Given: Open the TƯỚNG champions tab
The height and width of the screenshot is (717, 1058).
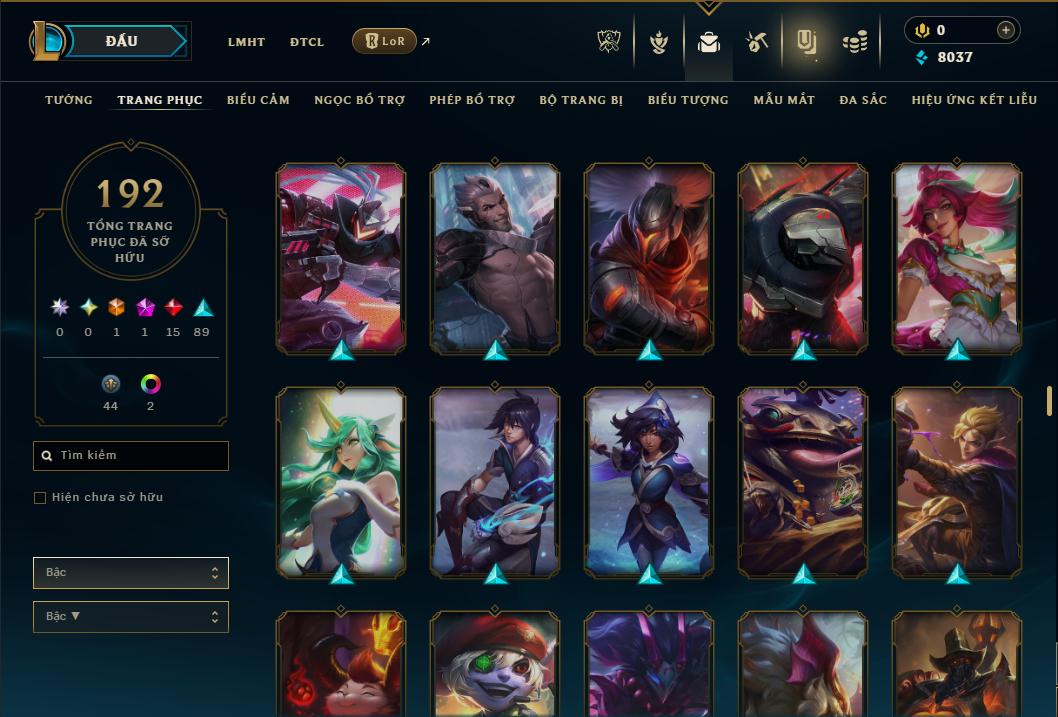Looking at the screenshot, I should pyautogui.click(x=69, y=100).
